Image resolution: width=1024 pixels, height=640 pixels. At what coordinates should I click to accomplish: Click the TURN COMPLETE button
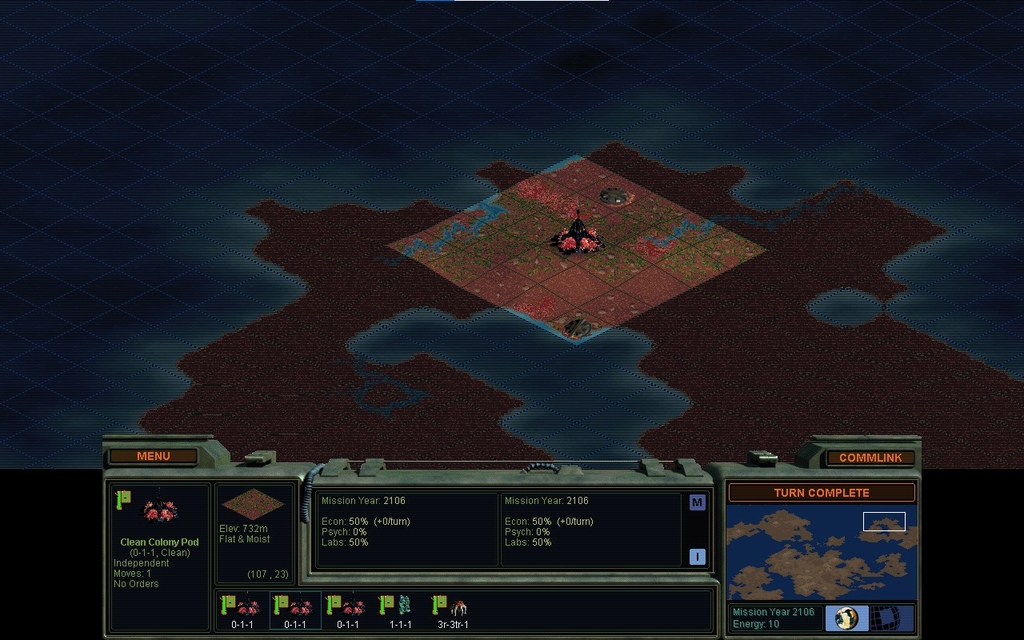pyautogui.click(x=821, y=493)
